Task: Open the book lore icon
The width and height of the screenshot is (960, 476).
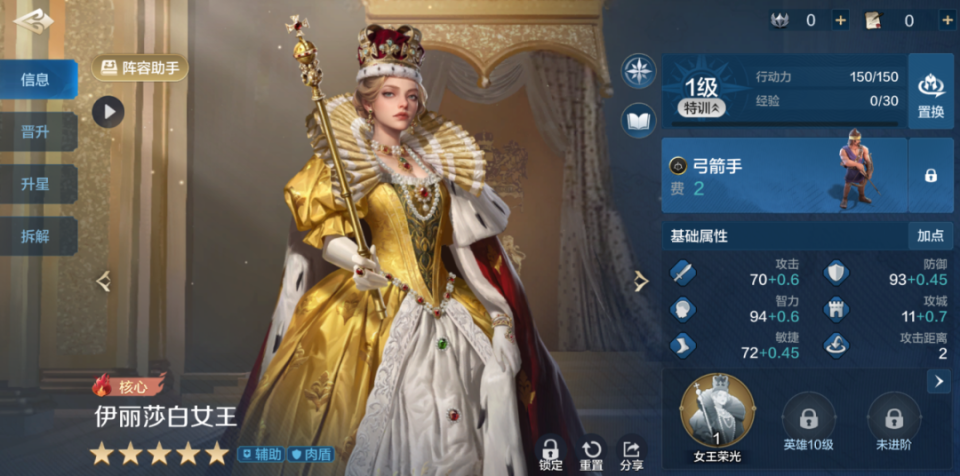Action: point(638,120)
